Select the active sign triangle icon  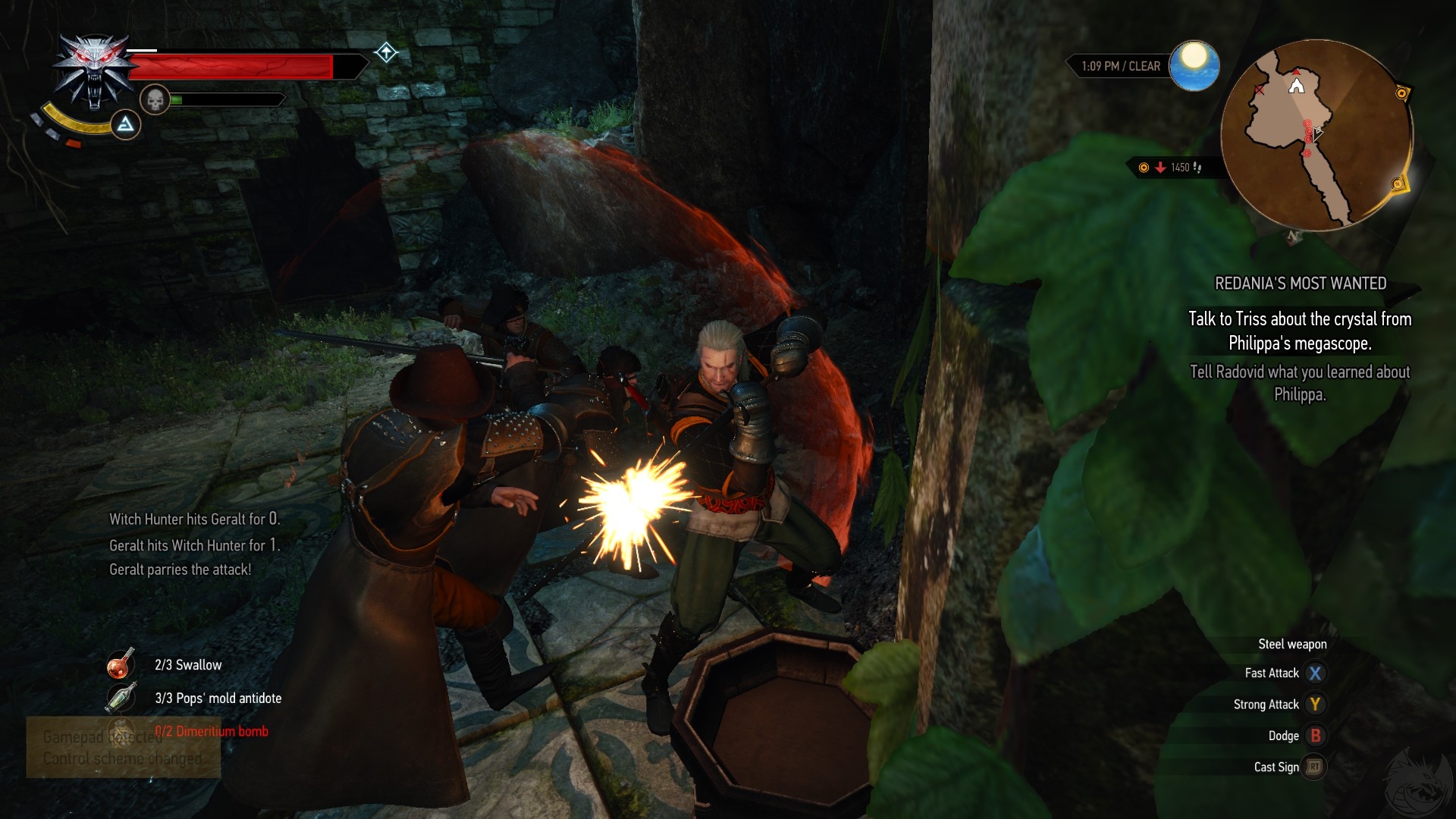pyautogui.click(x=126, y=124)
